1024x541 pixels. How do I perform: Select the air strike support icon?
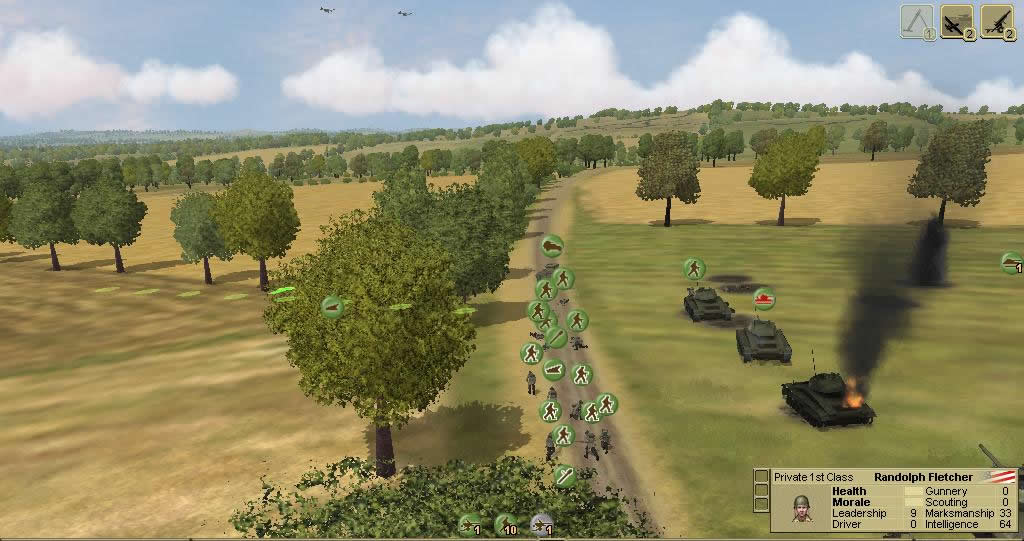pos(958,20)
